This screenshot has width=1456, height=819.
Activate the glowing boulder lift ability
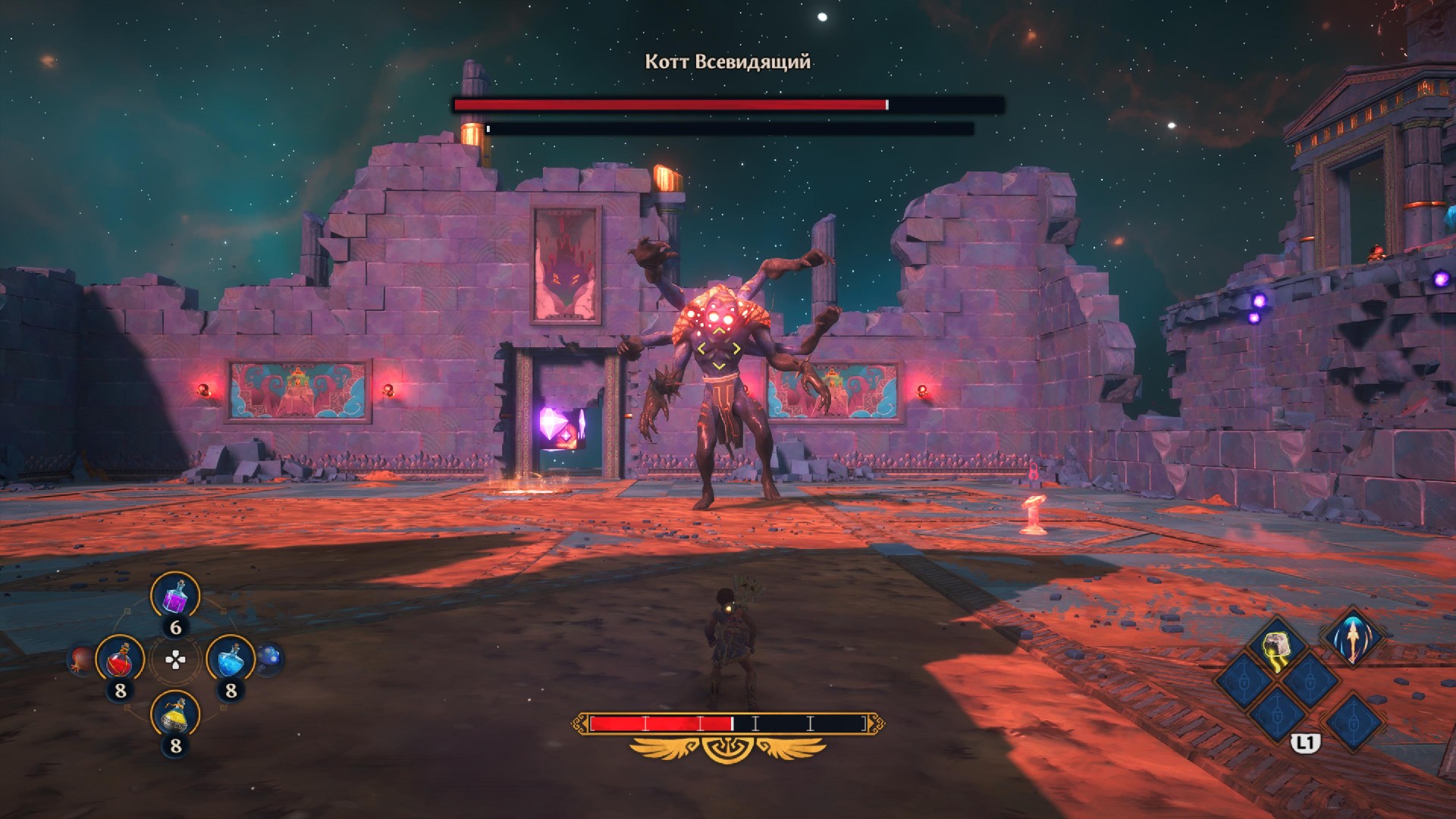coord(1278,646)
